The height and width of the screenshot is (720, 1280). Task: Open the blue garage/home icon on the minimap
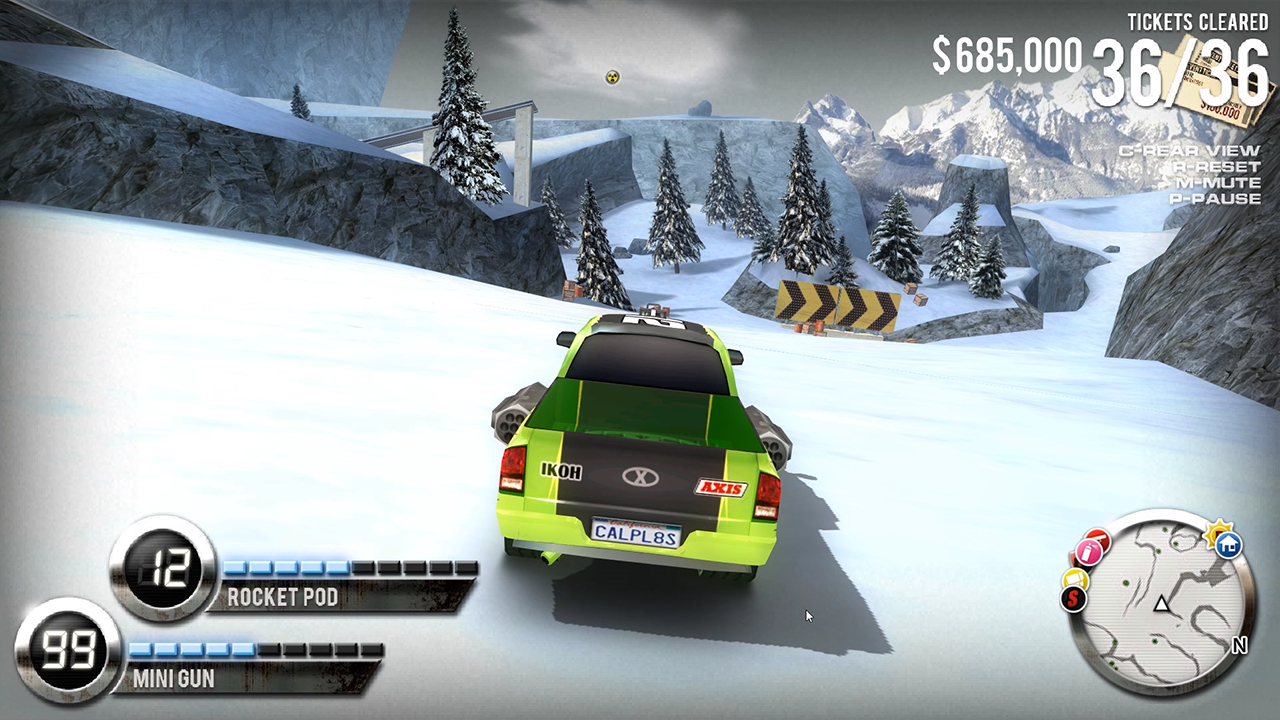(1227, 546)
